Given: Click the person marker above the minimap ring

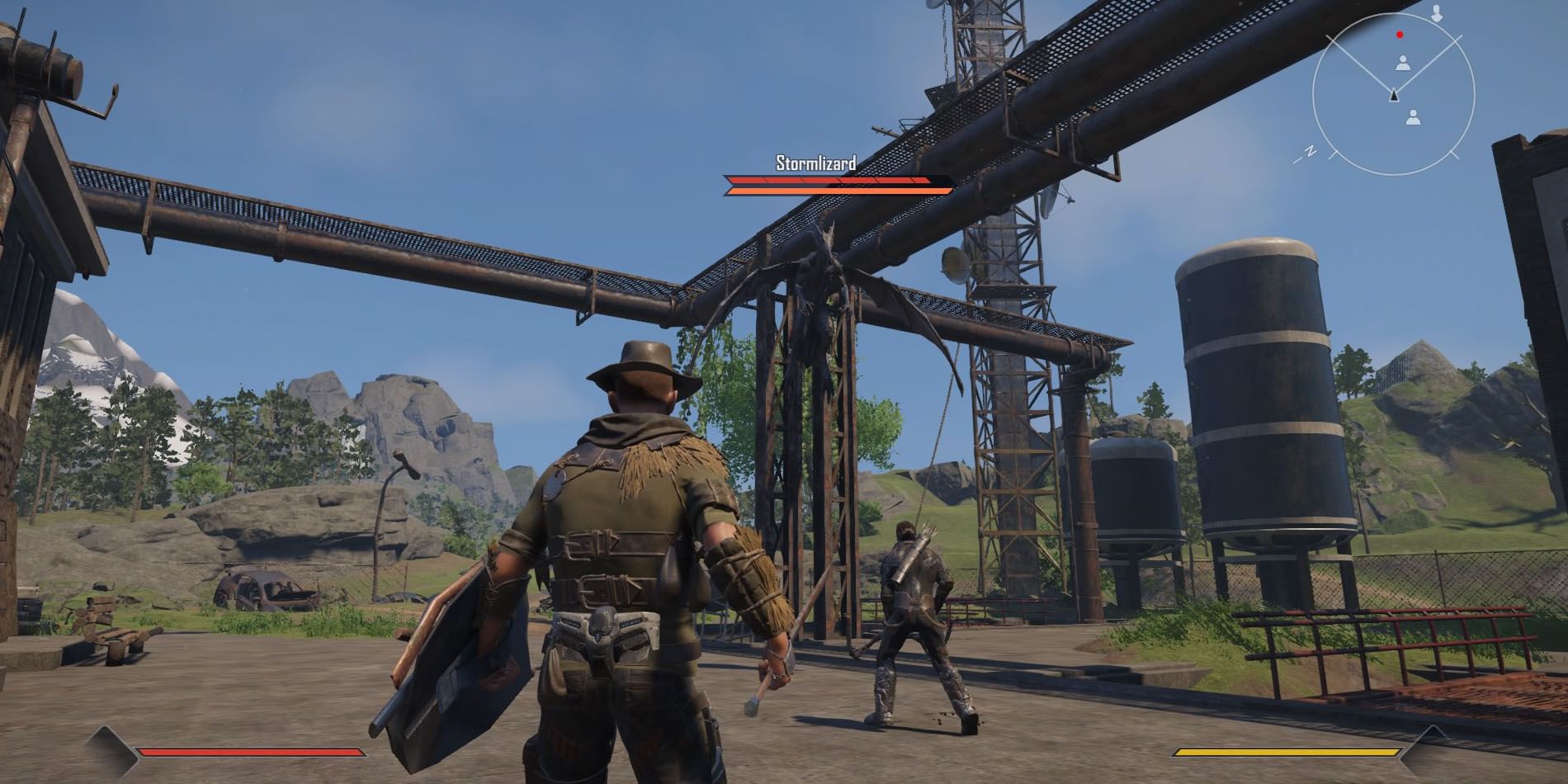Looking at the screenshot, I should tap(1437, 15).
